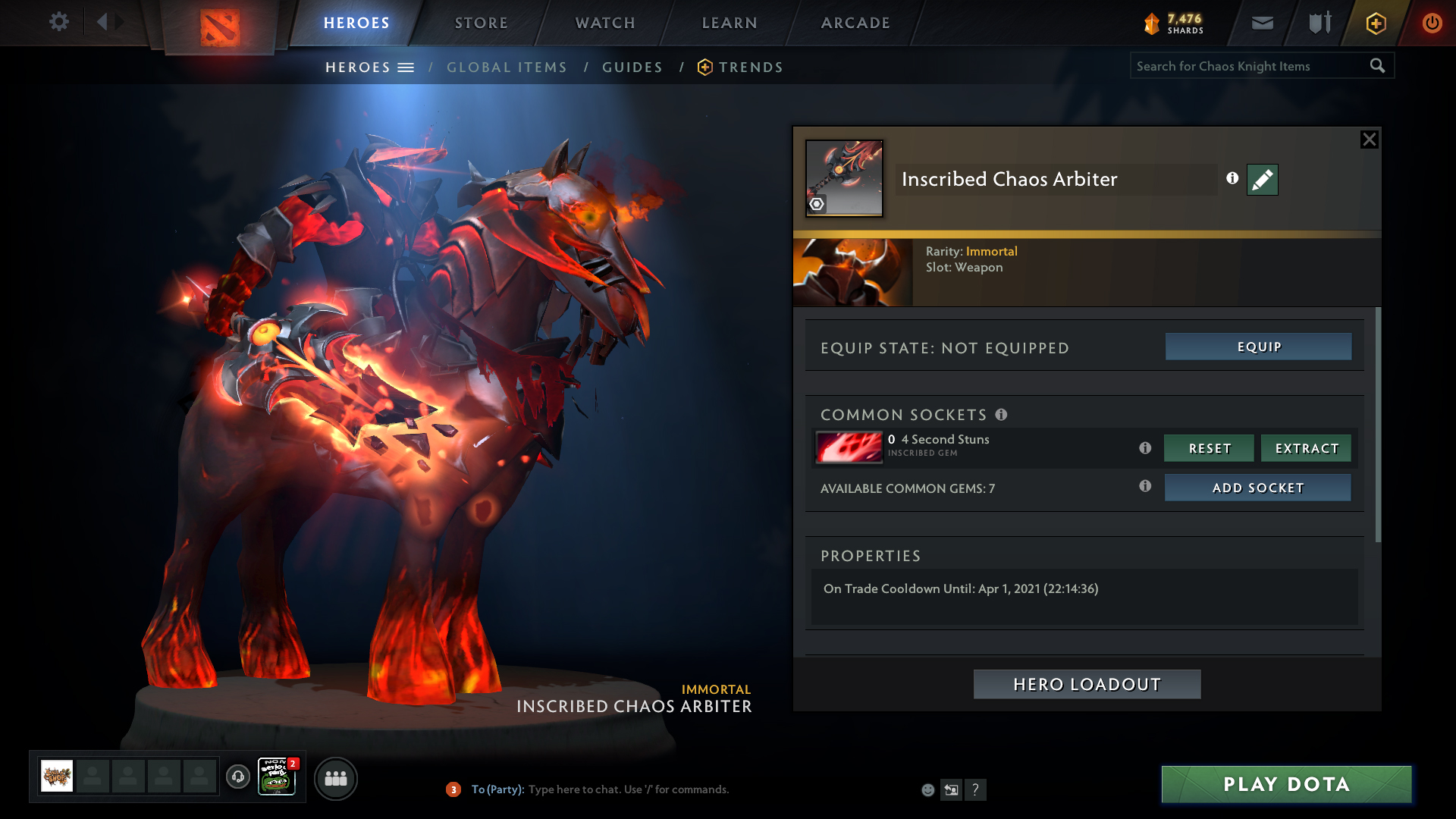Open the Hero Loadout
1456x819 pixels.
tap(1087, 684)
